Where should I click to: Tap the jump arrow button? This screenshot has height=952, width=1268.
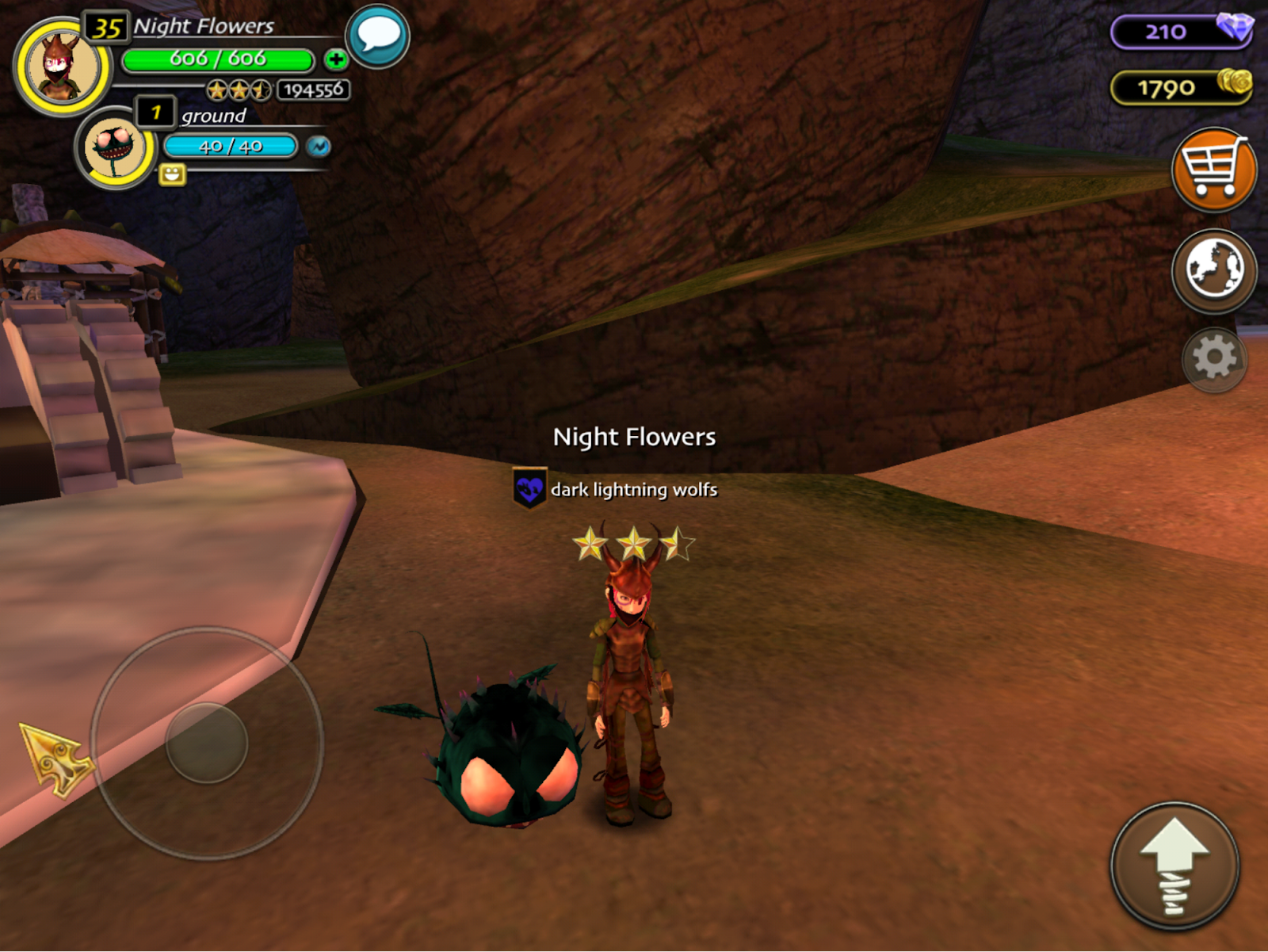pyautogui.click(x=1174, y=866)
